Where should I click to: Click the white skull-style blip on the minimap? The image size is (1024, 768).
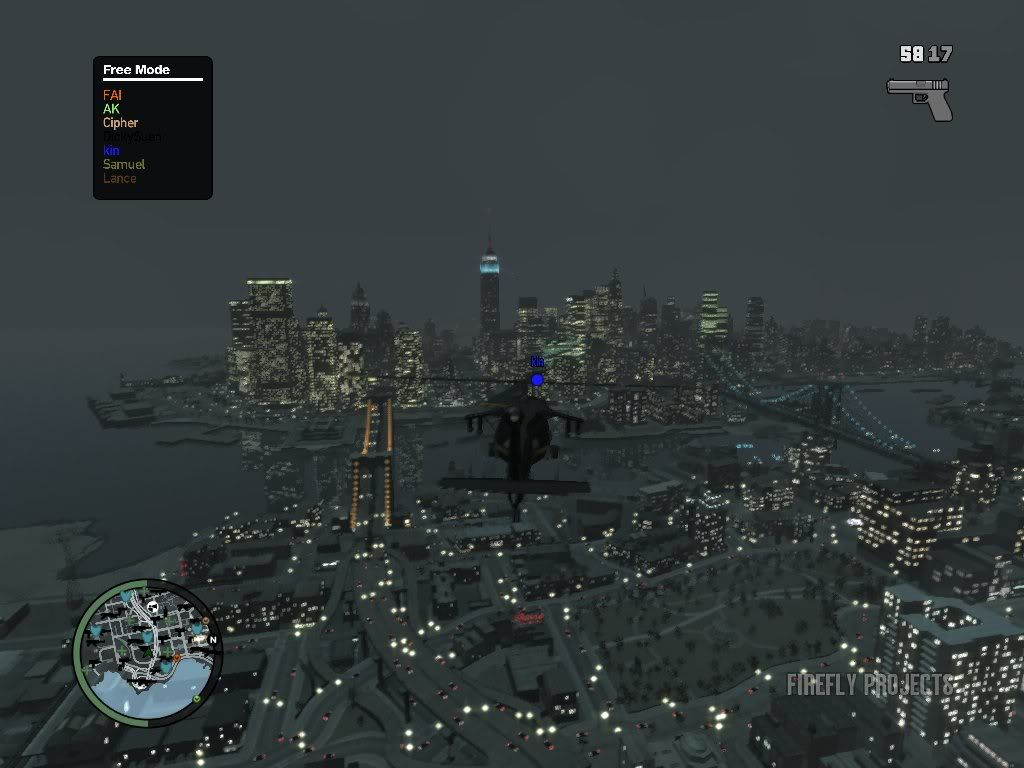click(x=153, y=607)
